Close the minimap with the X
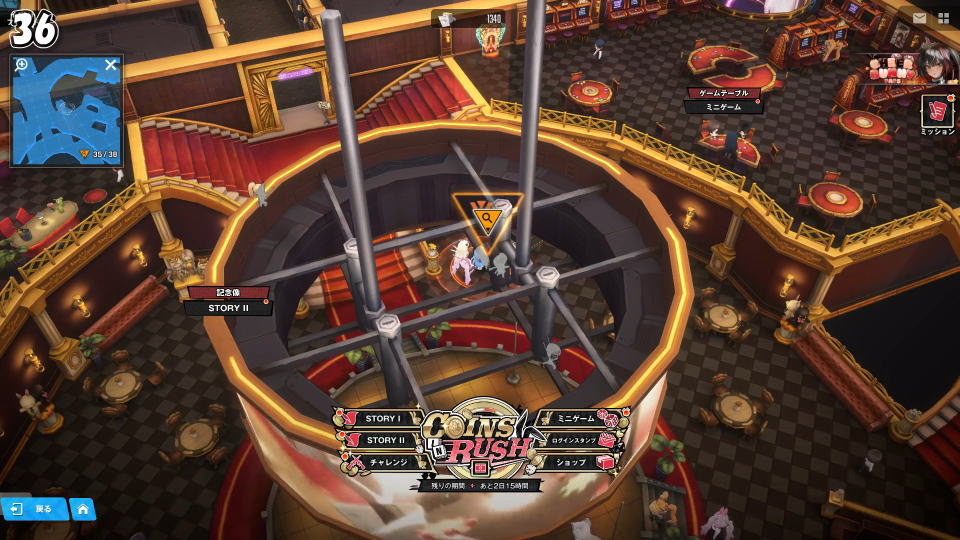The image size is (960, 540). tap(111, 65)
